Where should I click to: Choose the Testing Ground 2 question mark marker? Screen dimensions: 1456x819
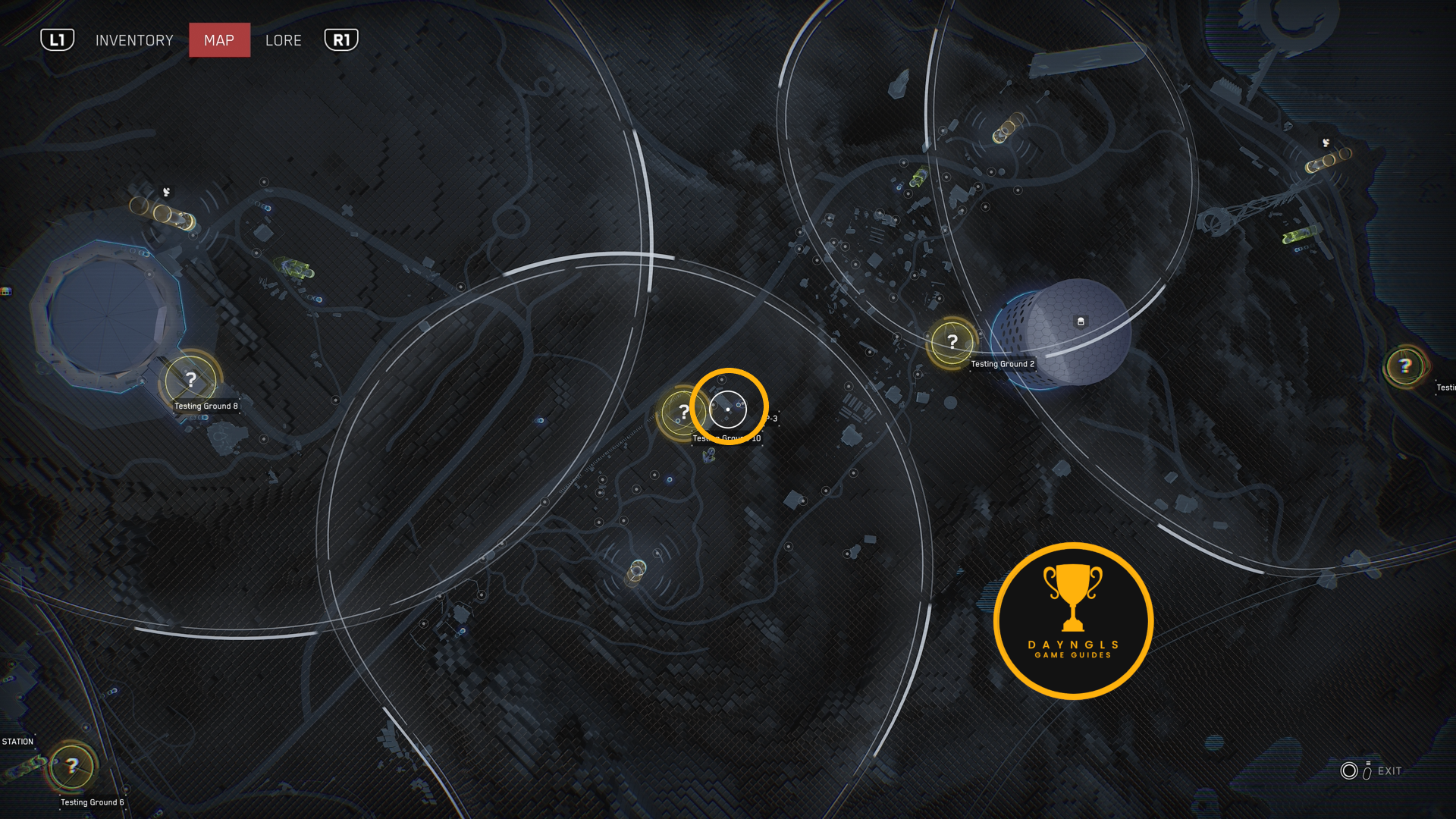point(952,342)
